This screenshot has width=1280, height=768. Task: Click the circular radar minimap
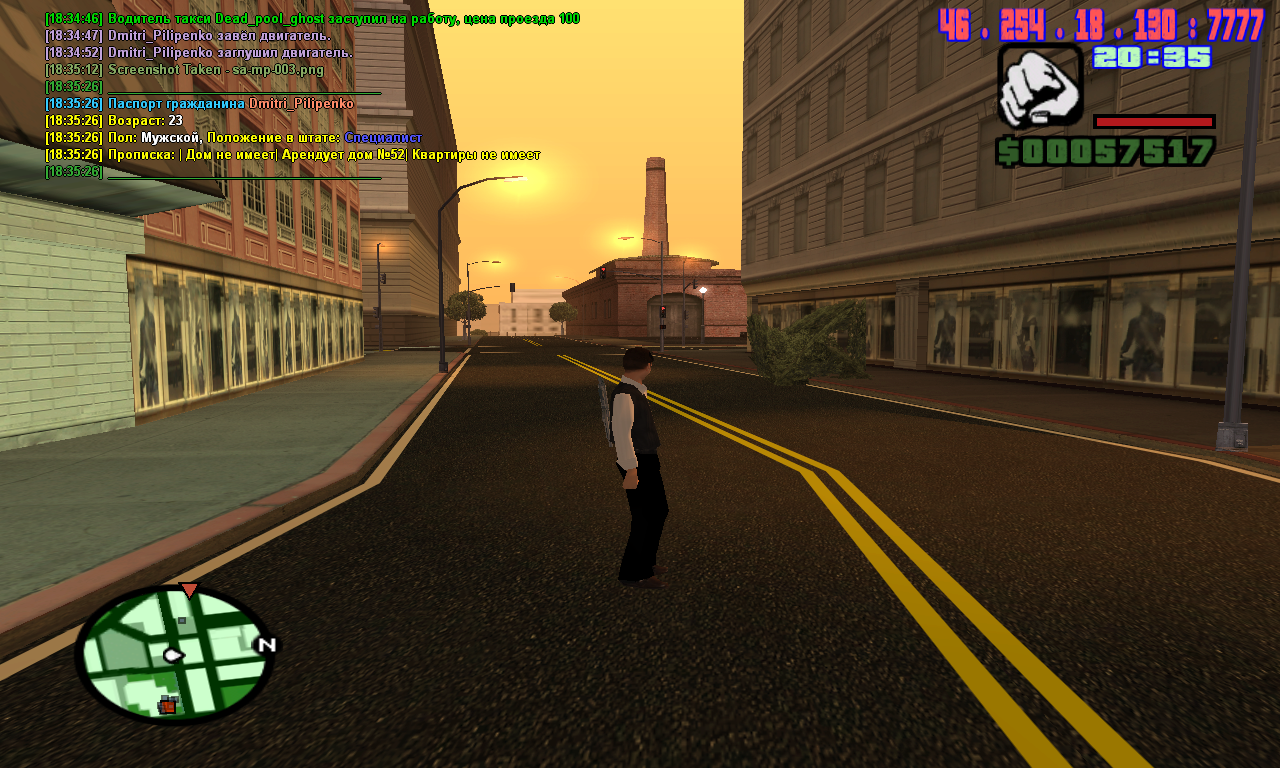click(x=174, y=654)
